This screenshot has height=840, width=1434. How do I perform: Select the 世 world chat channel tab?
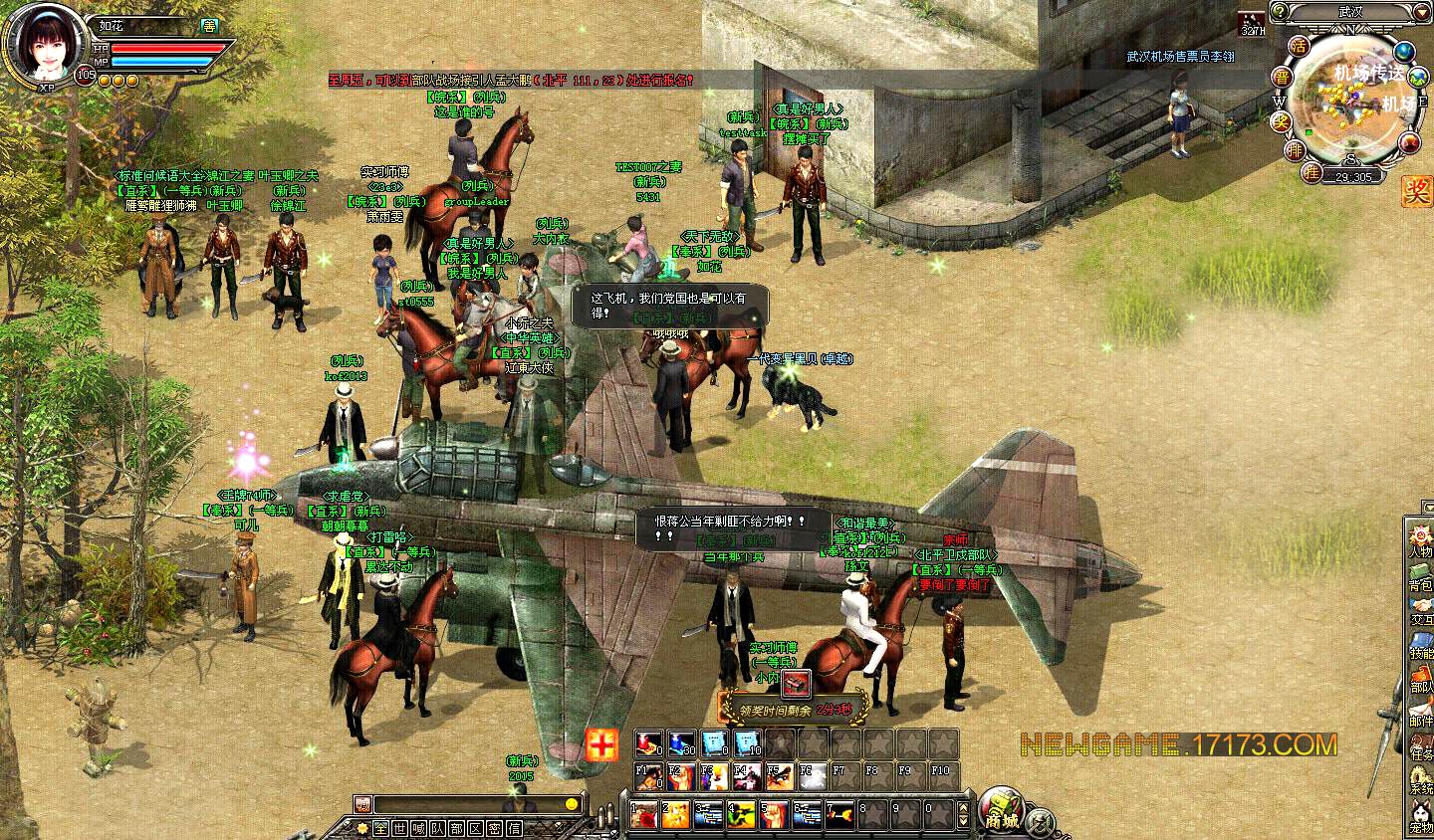[x=397, y=828]
